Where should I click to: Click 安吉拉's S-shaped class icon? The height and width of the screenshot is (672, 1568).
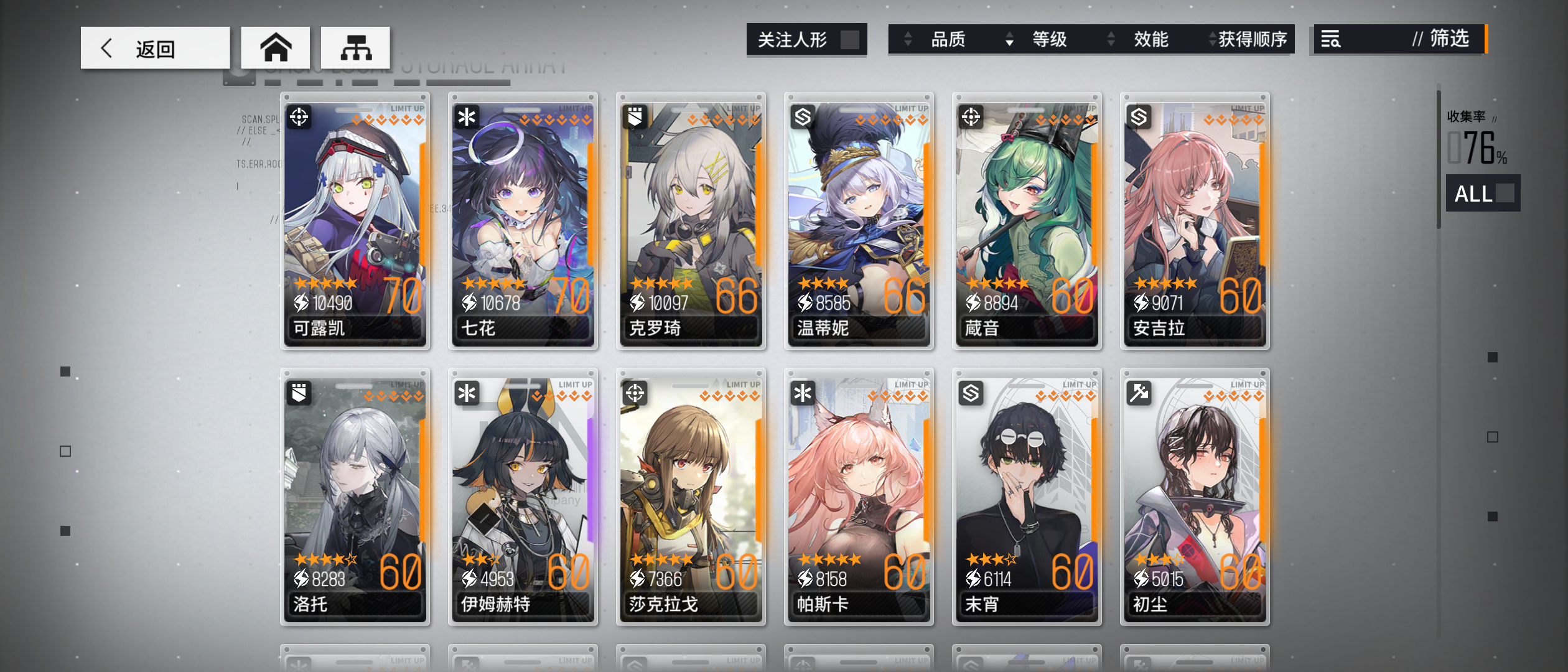tap(1140, 118)
